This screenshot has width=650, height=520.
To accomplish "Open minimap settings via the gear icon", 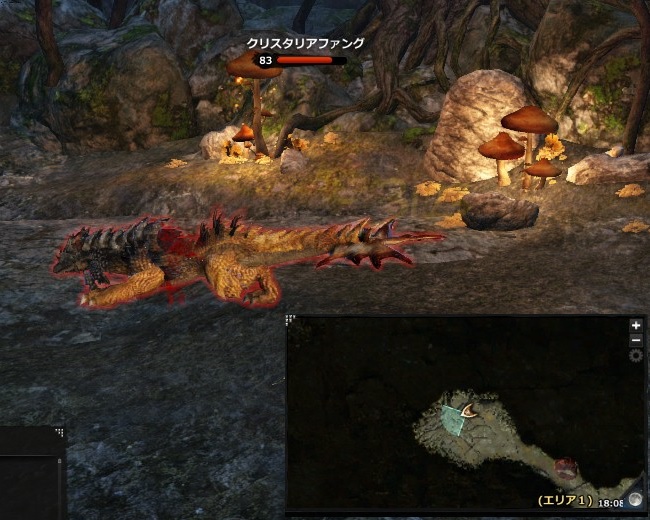I will click(x=636, y=356).
